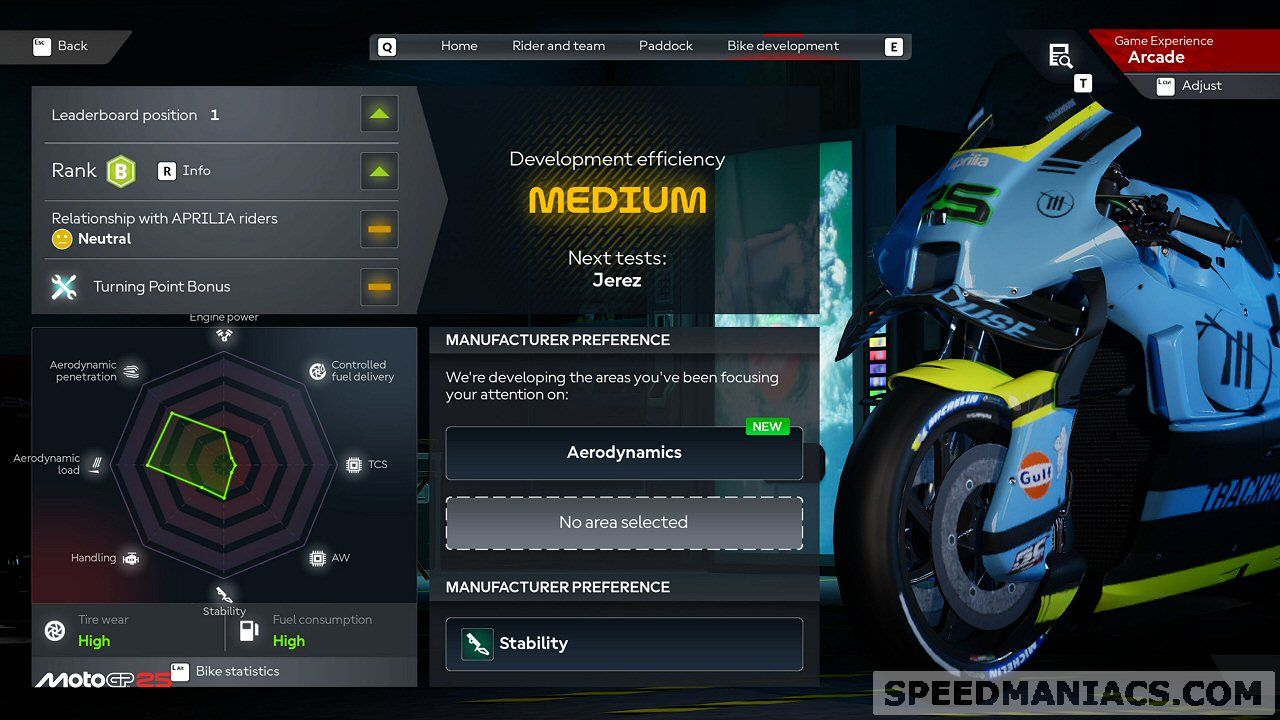The width and height of the screenshot is (1280, 720).
Task: Open the document search icon
Action: pos(1060,56)
